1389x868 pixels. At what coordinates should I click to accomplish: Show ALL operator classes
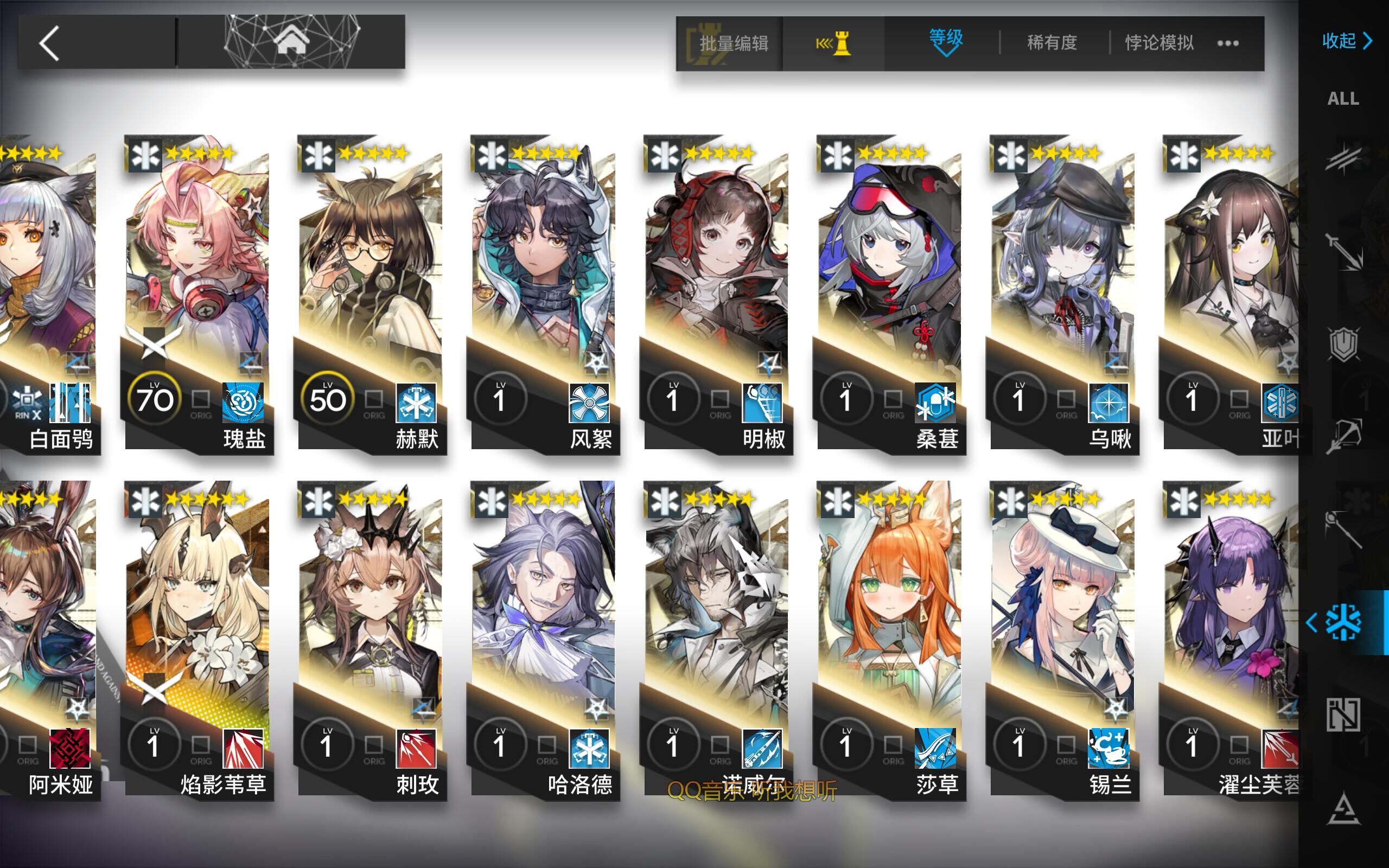(1343, 99)
